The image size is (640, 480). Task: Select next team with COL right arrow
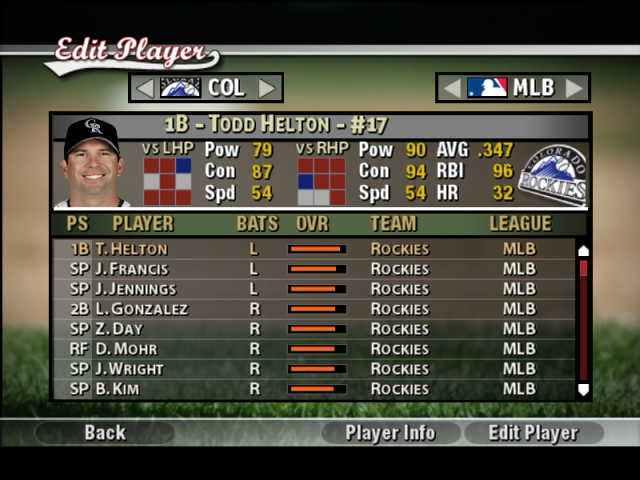coord(267,88)
